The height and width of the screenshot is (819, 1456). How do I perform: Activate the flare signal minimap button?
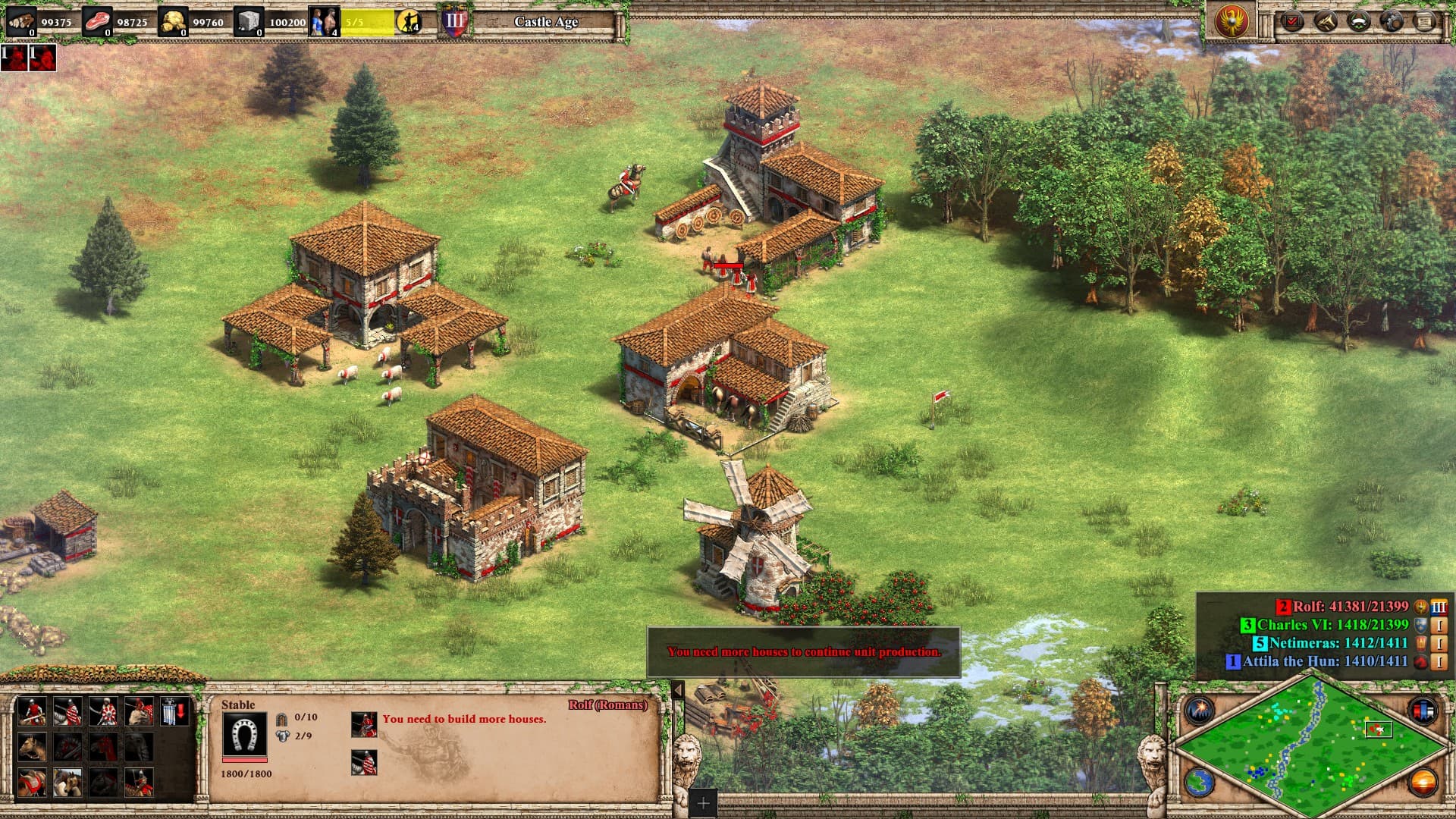1200,711
